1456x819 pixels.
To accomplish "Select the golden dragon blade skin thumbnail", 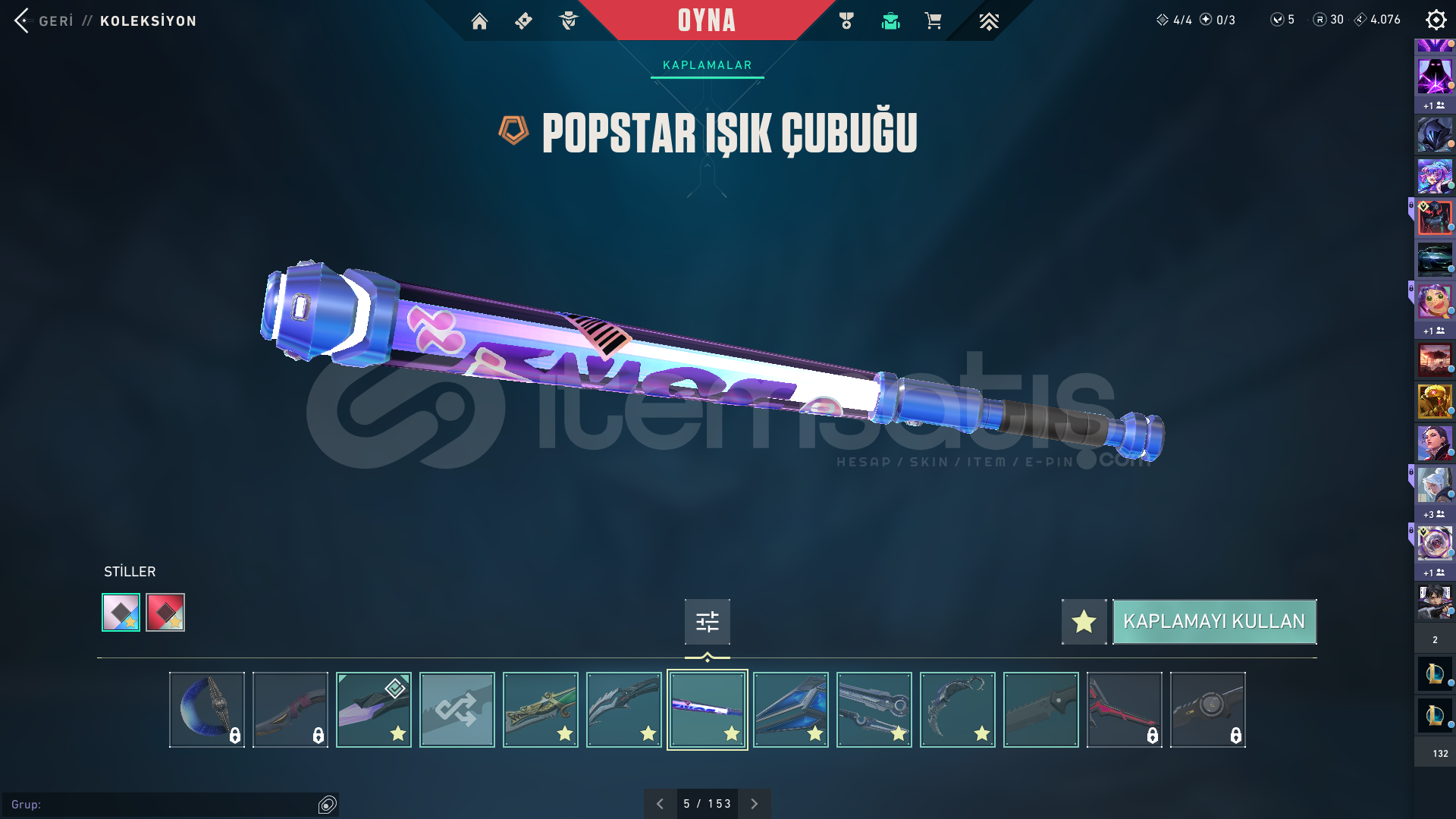I will click(x=540, y=710).
